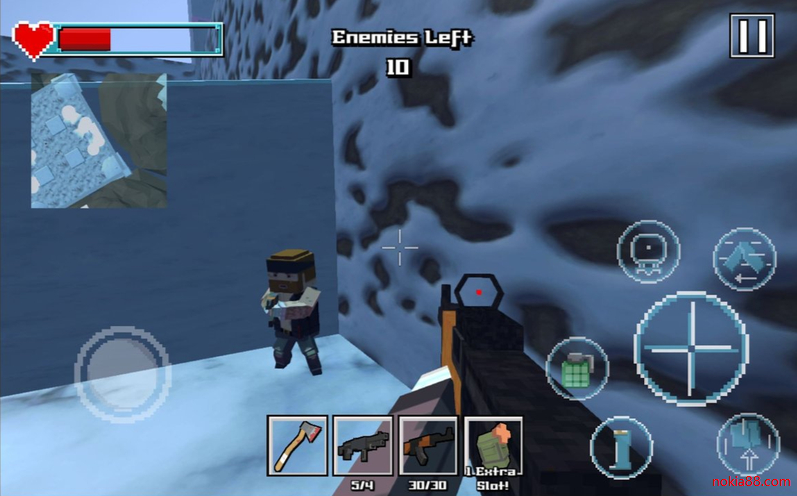
Task: Tap the jump button with up arrow
Action: tap(747, 443)
